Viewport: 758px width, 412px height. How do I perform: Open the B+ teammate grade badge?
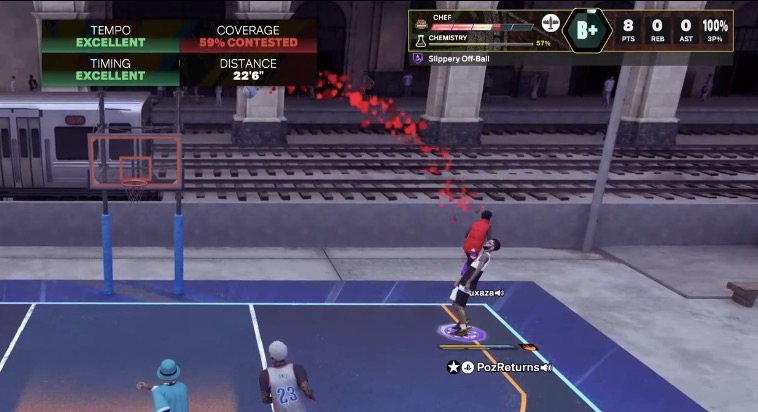coord(588,31)
